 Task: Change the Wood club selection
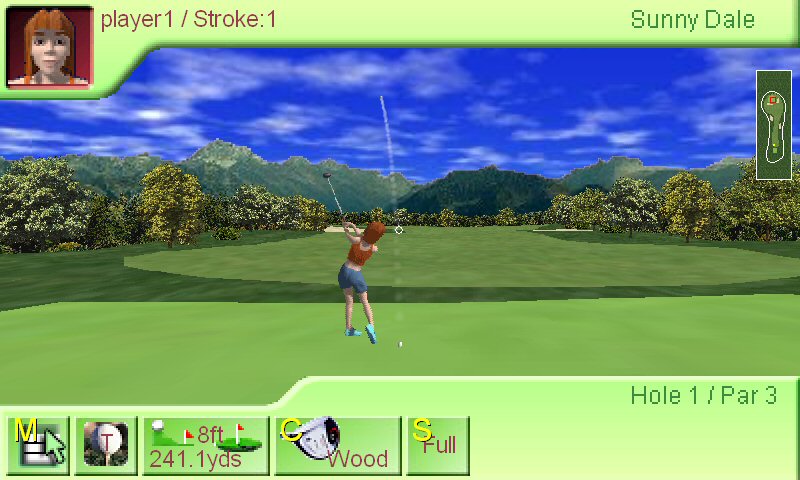pyautogui.click(x=338, y=445)
